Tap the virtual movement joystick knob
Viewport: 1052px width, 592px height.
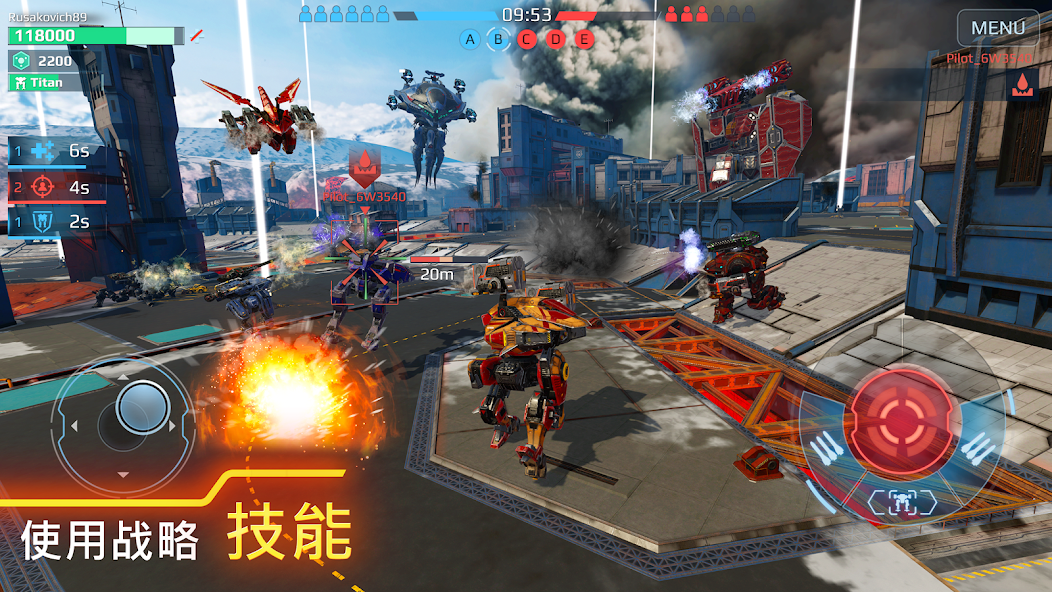click(142, 406)
